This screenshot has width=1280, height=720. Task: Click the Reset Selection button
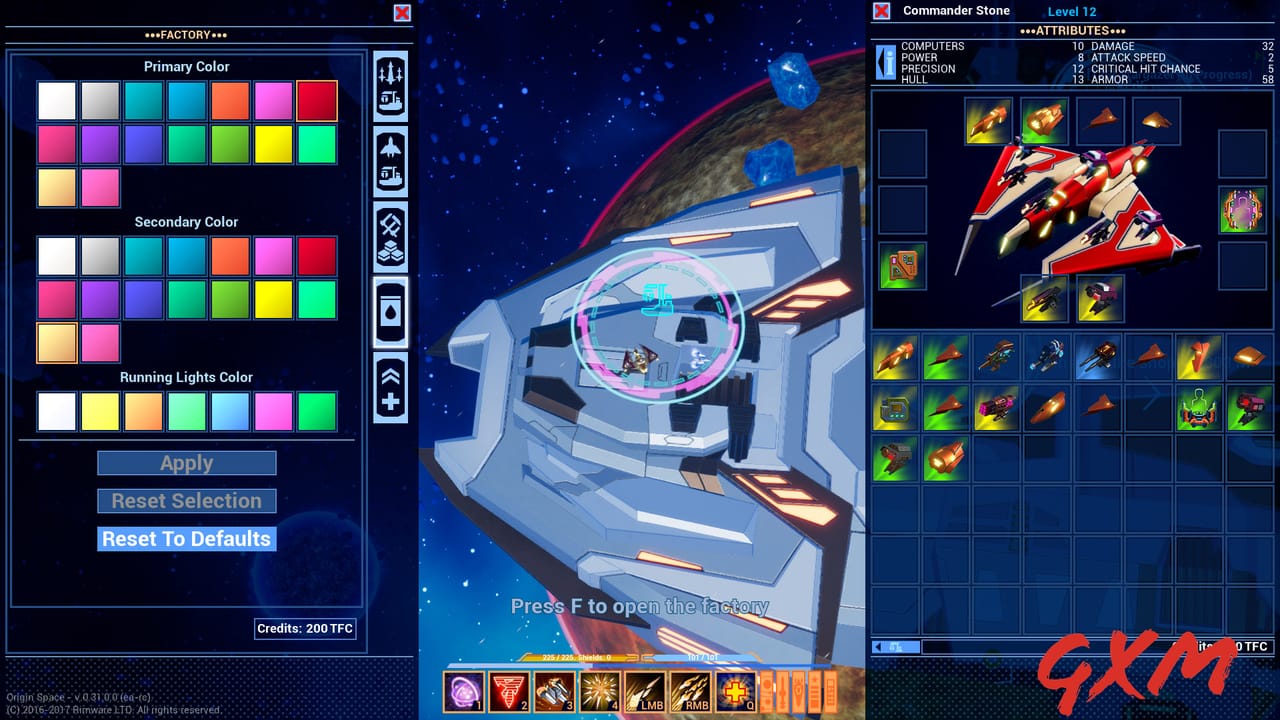tap(186, 500)
